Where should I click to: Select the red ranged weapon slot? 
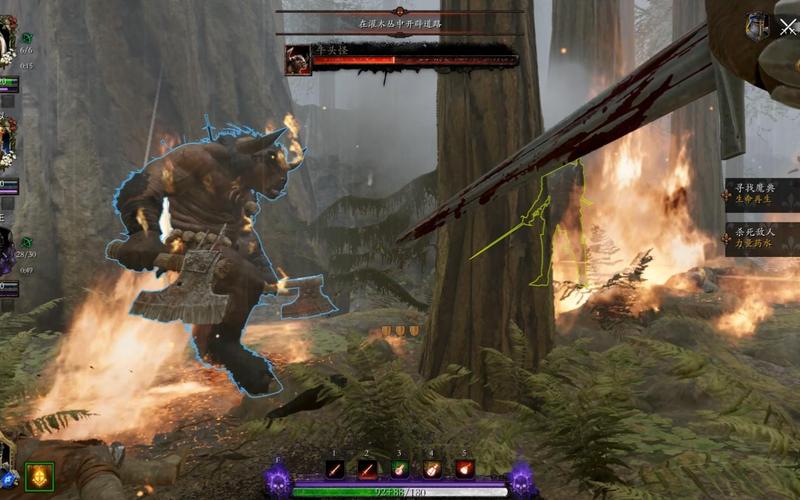click(367, 469)
